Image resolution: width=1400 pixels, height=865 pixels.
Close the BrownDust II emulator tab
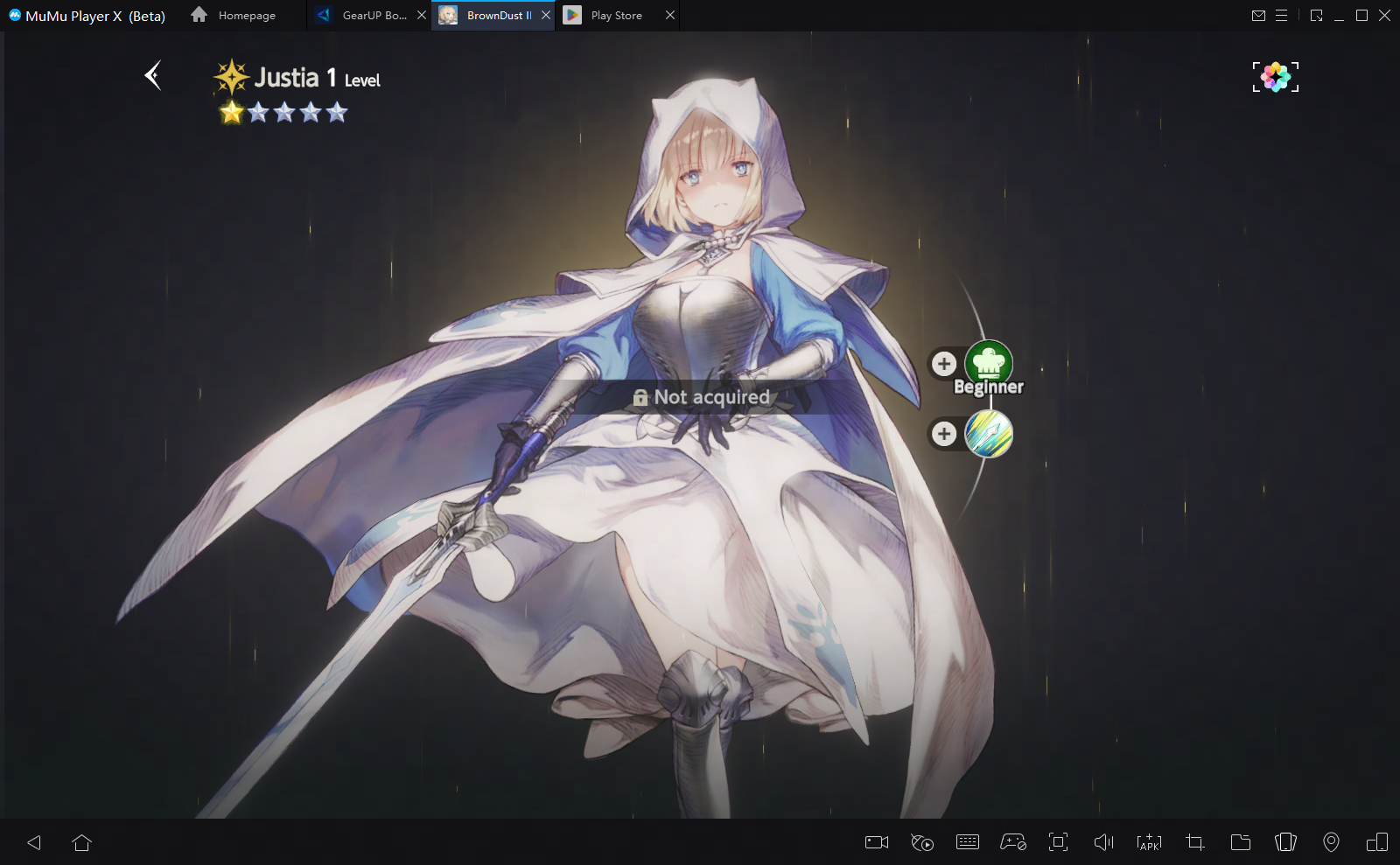(546, 16)
